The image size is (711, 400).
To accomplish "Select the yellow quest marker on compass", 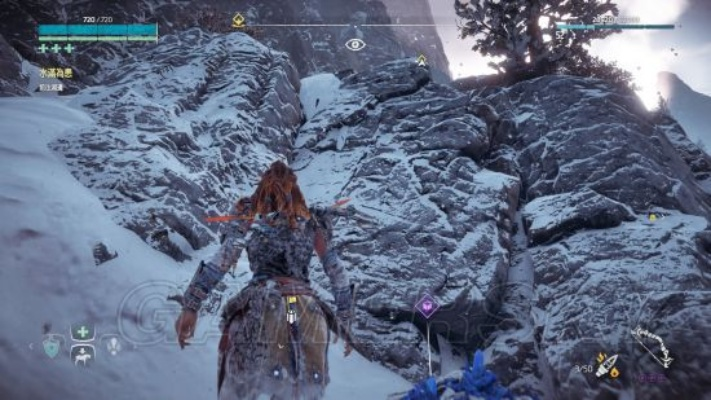I will click(x=238, y=19).
